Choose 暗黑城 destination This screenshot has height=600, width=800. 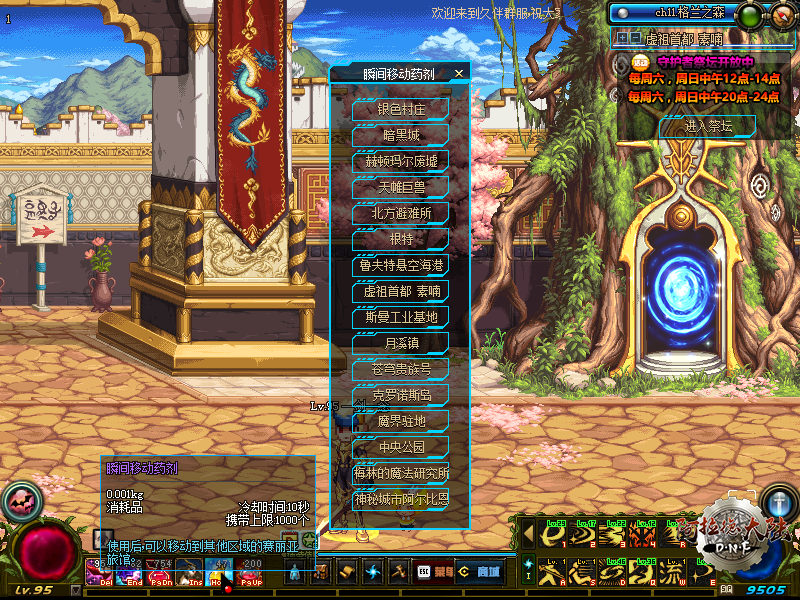pos(401,135)
